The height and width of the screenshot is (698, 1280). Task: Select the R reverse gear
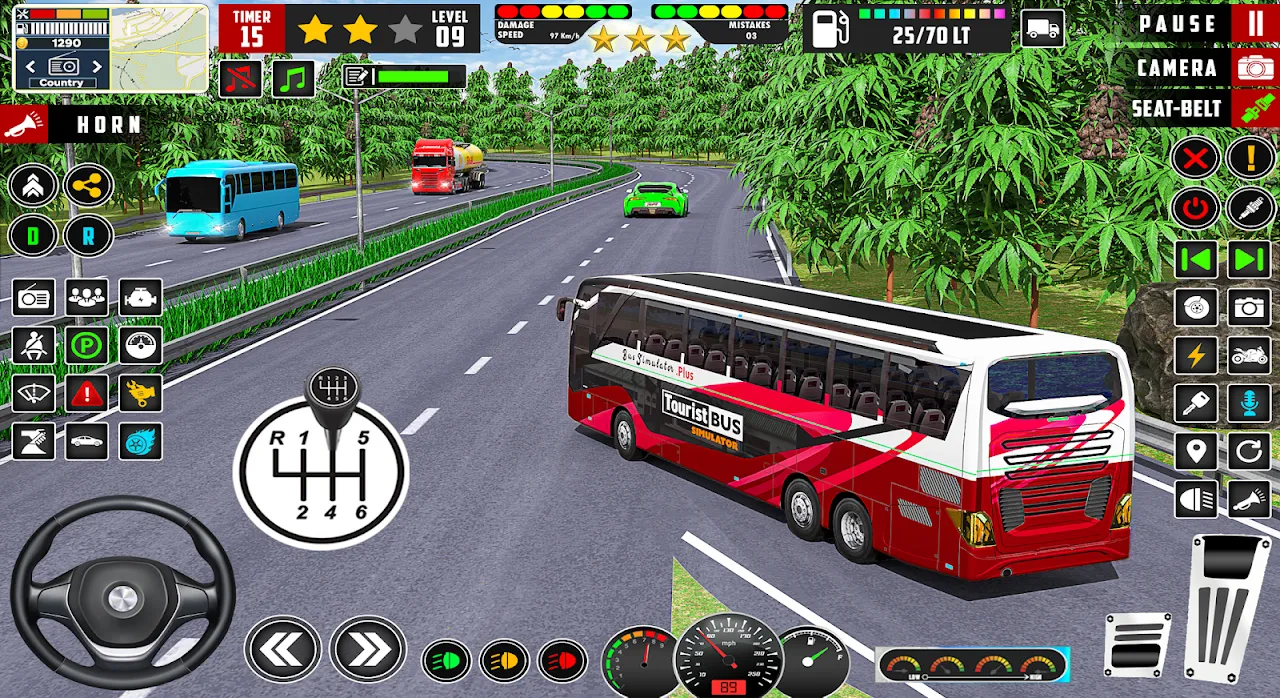click(x=88, y=236)
